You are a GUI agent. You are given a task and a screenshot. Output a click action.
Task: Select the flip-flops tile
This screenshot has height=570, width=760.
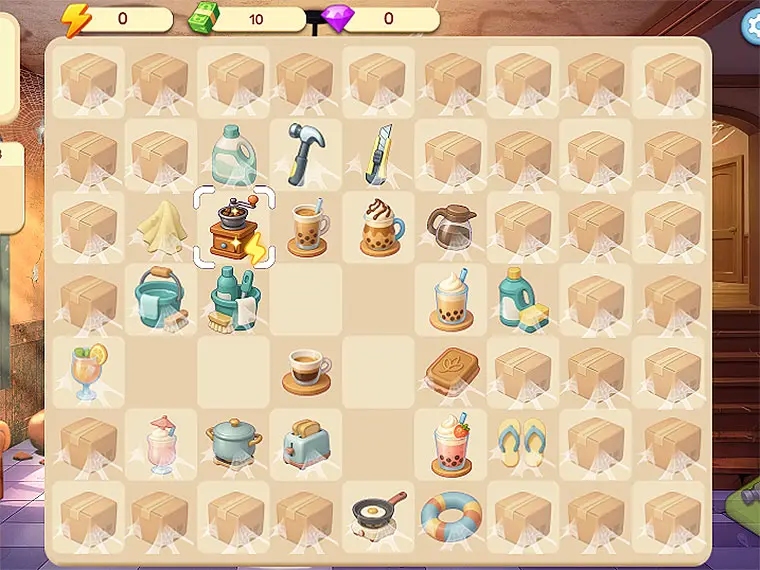[x=521, y=442]
